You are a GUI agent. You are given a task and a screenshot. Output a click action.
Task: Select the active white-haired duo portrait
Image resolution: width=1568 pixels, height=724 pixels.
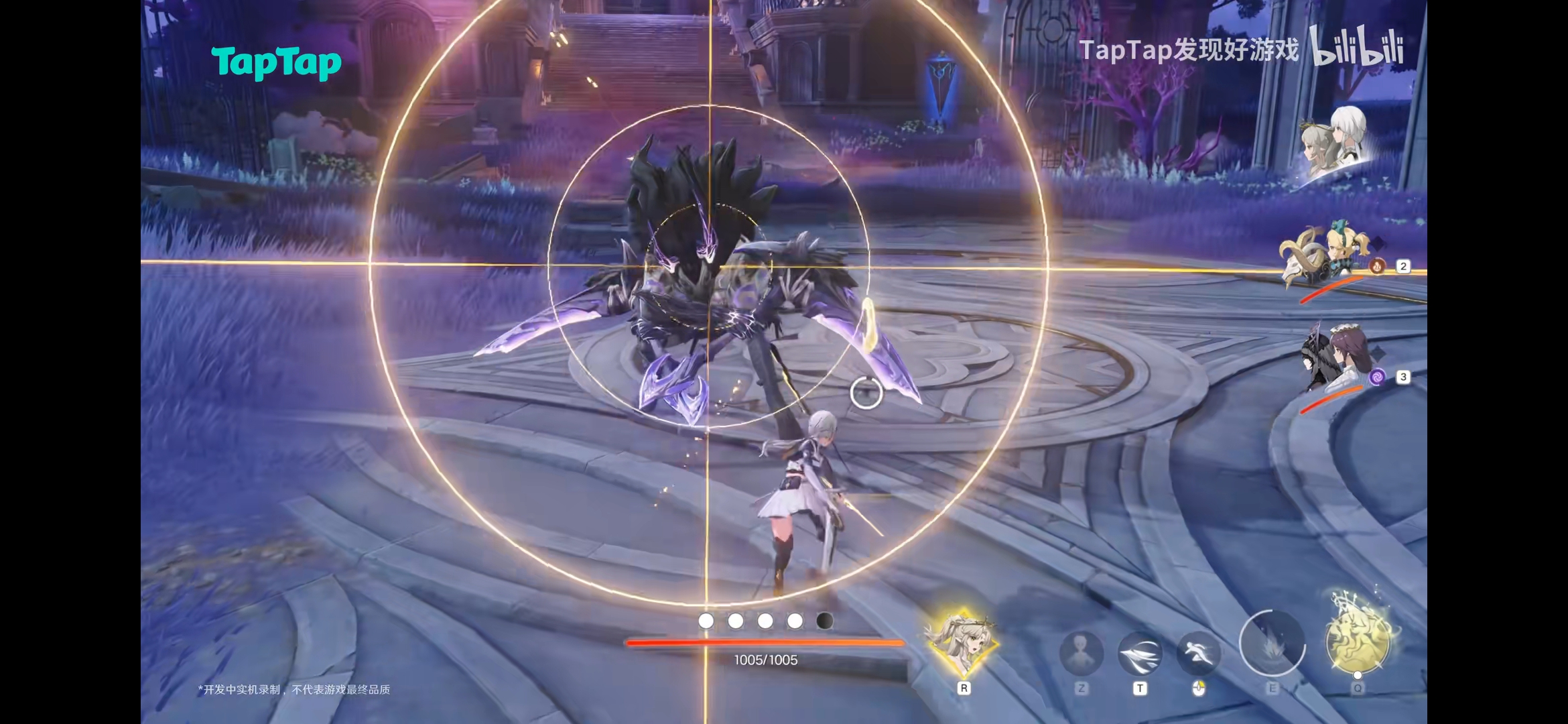[x=1335, y=144]
